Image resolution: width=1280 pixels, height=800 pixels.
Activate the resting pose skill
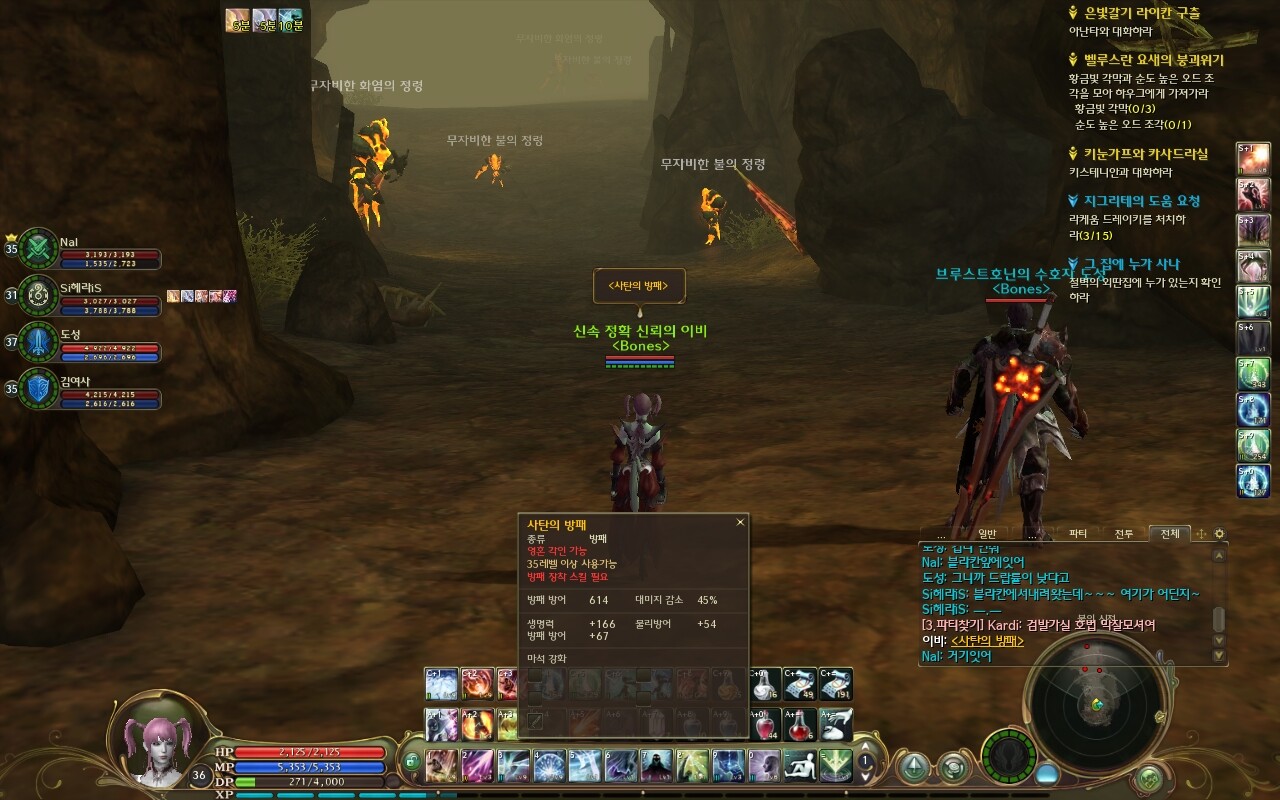[x=801, y=765]
